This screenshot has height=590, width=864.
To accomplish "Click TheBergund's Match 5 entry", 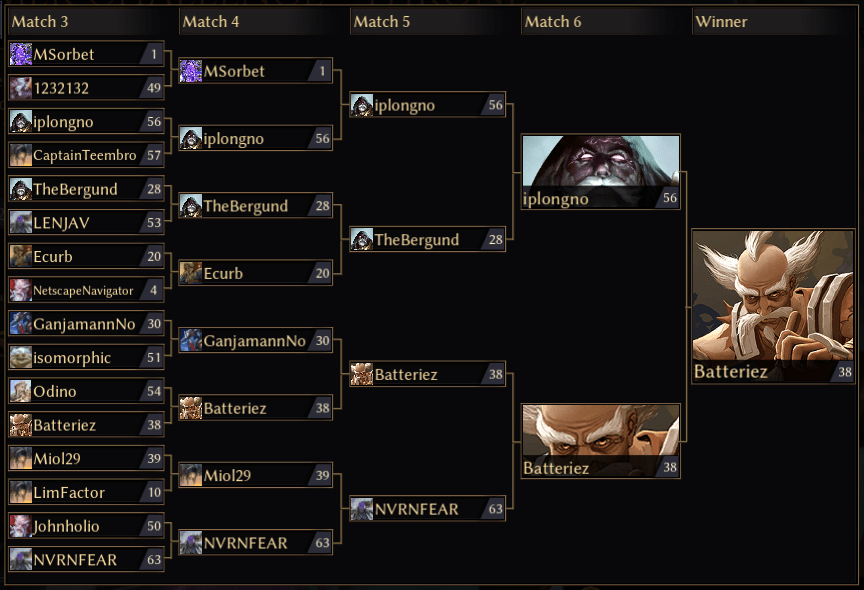I will (x=427, y=239).
